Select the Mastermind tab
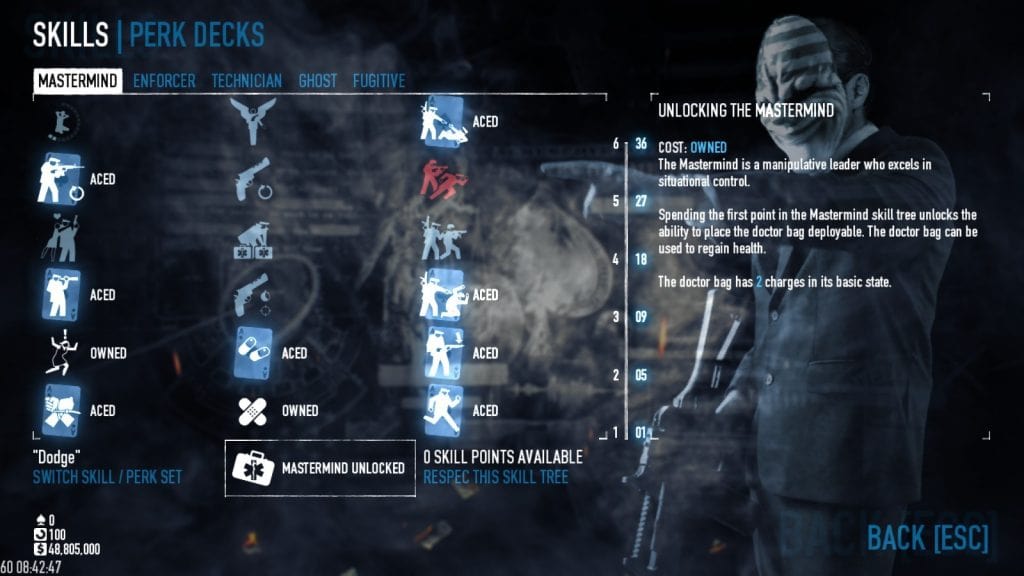 [78, 81]
